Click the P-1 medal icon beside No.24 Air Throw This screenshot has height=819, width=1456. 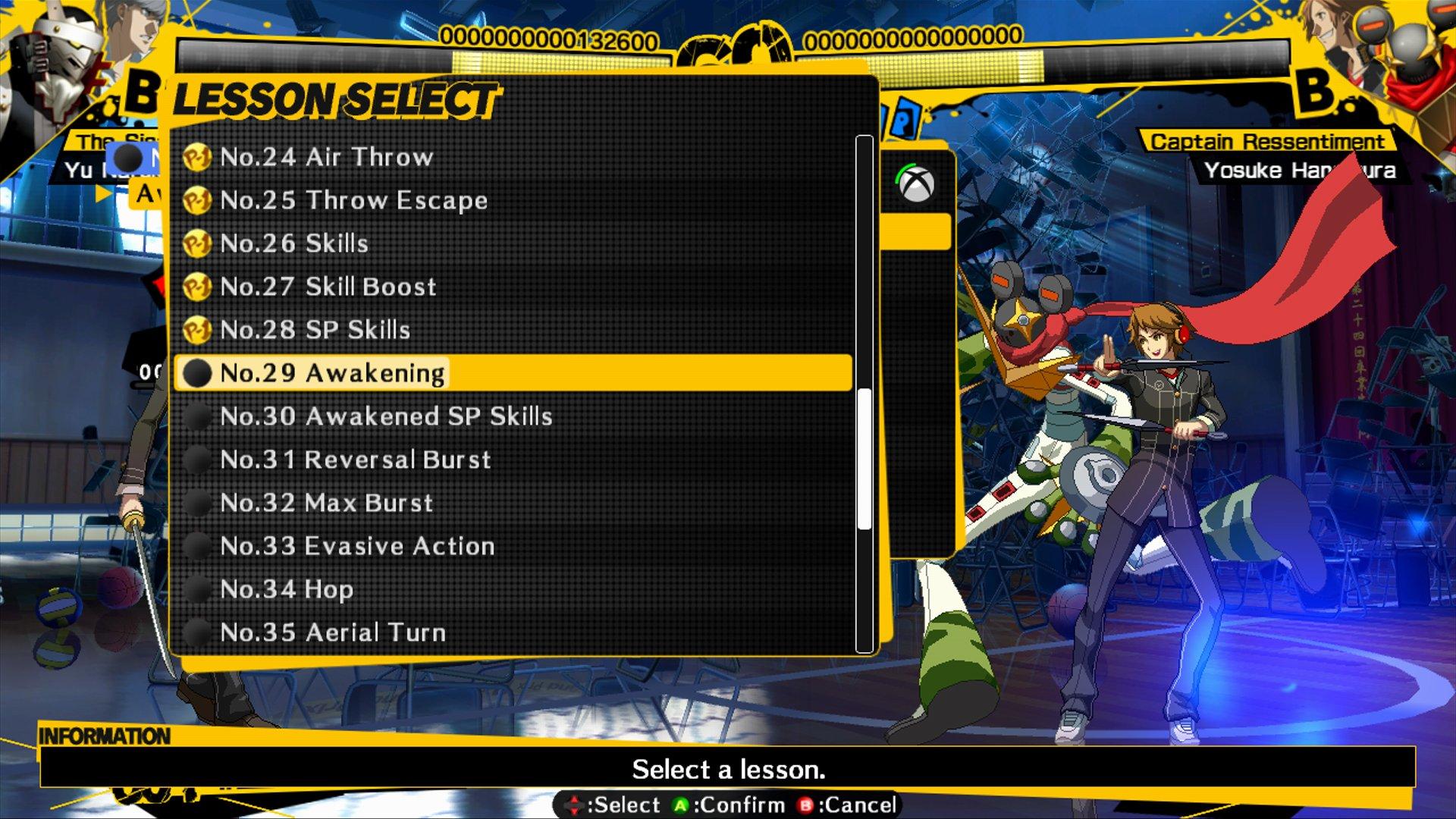(x=199, y=157)
